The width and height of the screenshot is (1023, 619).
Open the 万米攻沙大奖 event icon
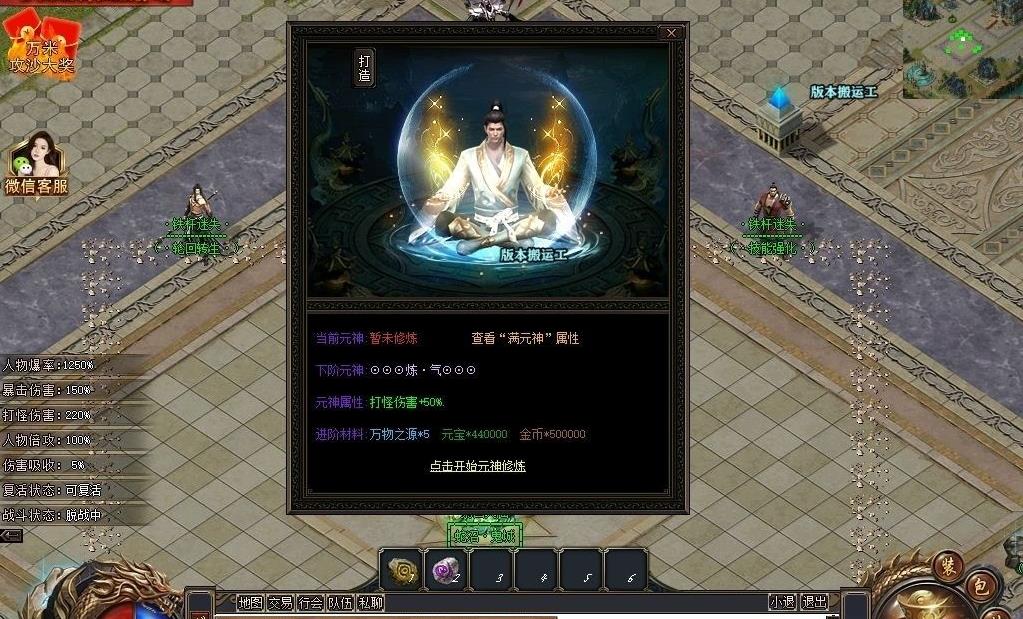(40, 45)
